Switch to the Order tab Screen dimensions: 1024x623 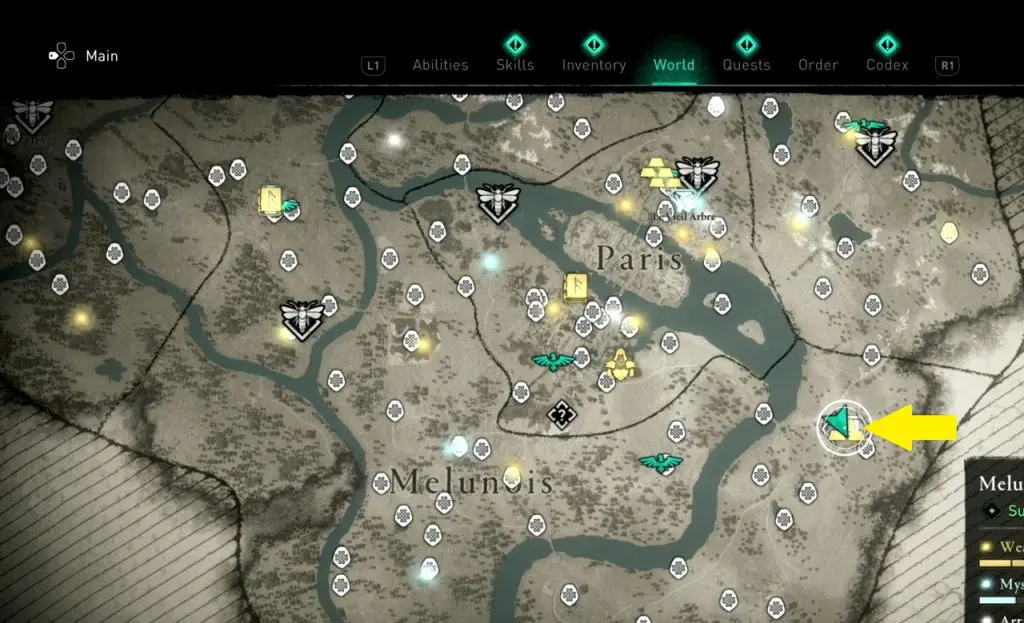tap(817, 65)
